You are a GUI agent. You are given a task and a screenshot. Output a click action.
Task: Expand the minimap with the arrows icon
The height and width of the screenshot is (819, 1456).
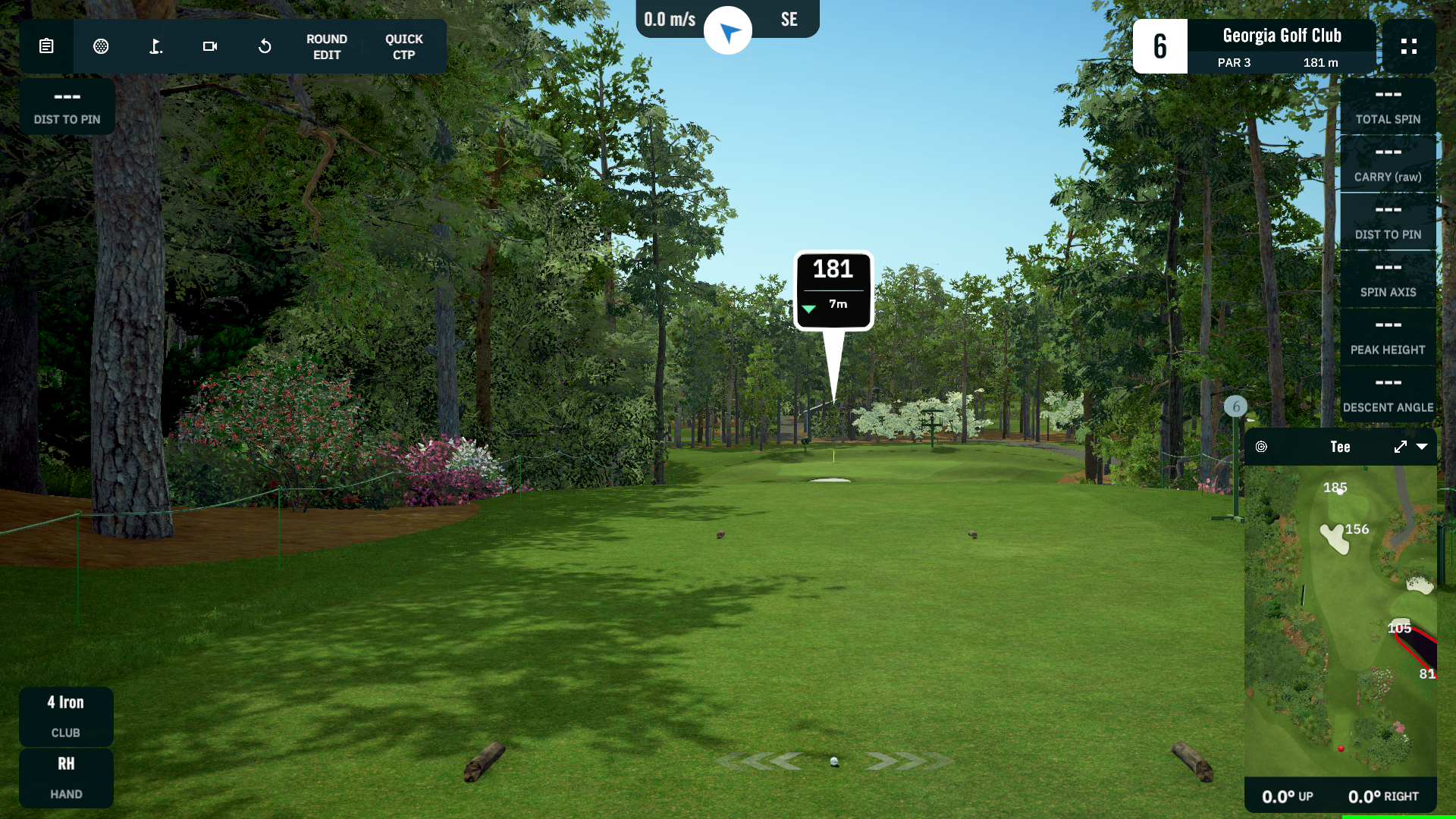point(1400,447)
